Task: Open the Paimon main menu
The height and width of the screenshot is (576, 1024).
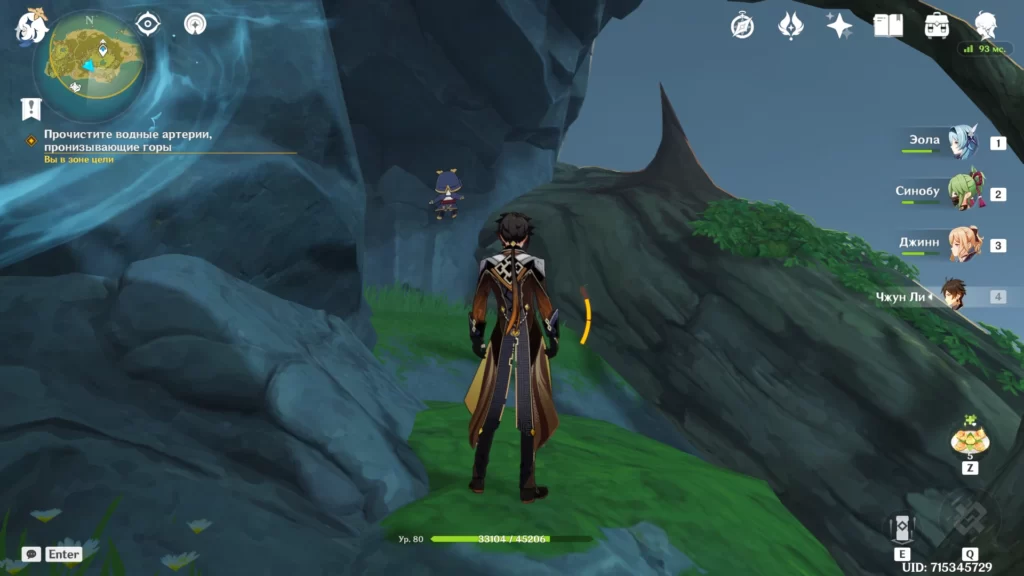Action: click(30, 26)
